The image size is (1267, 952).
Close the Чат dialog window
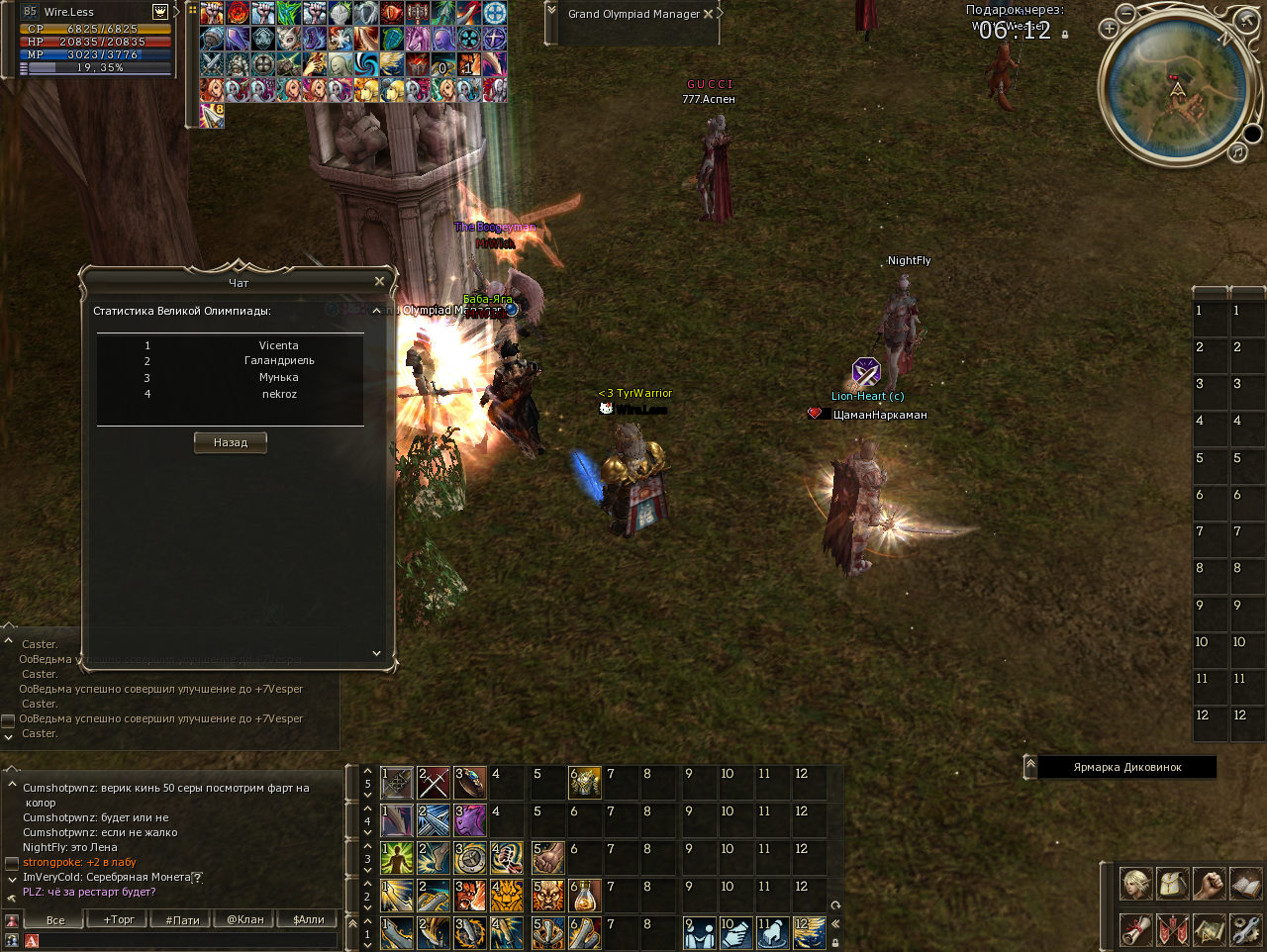(x=379, y=282)
